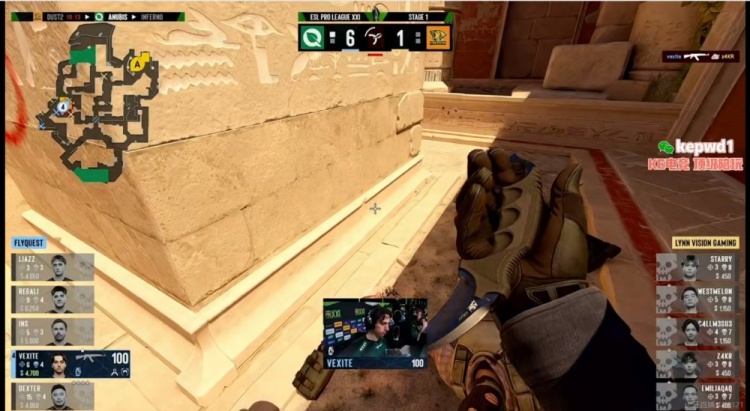This screenshot has width=750, height=411.
Task: Select C4LLM3SU3 in the Lynn Vision list
Action: [697, 331]
